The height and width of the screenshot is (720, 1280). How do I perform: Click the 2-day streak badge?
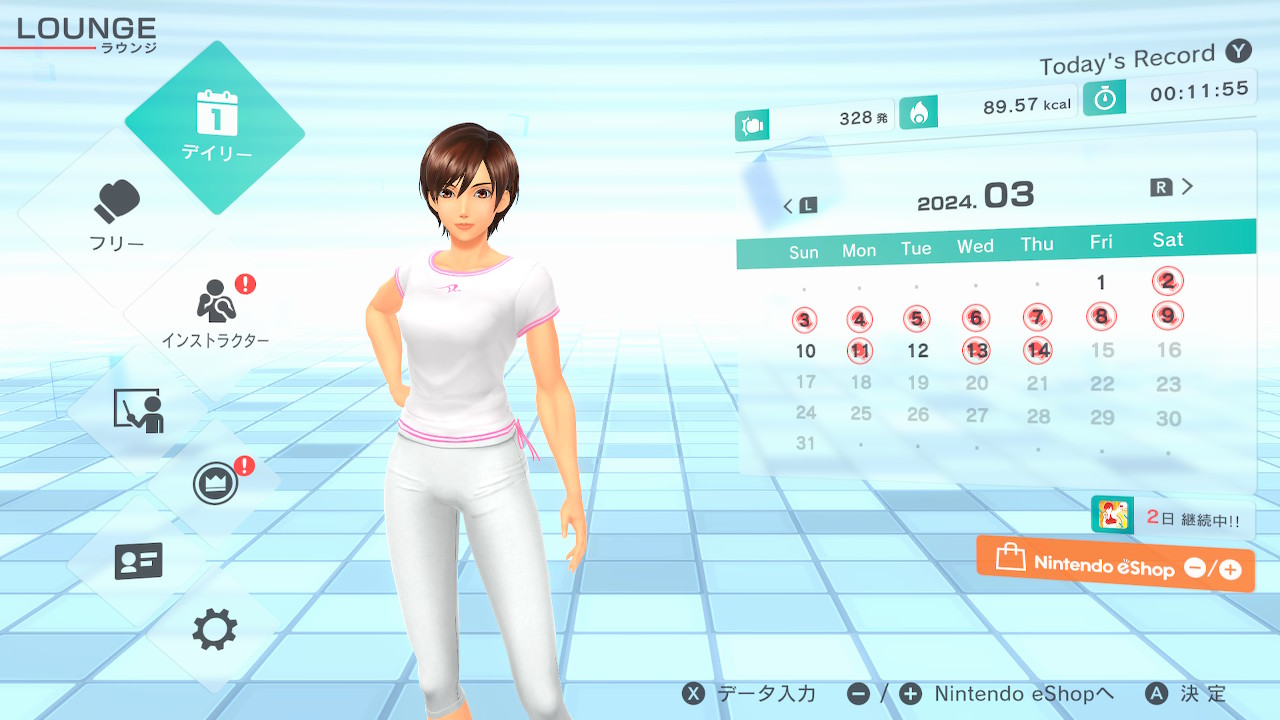point(1172,518)
